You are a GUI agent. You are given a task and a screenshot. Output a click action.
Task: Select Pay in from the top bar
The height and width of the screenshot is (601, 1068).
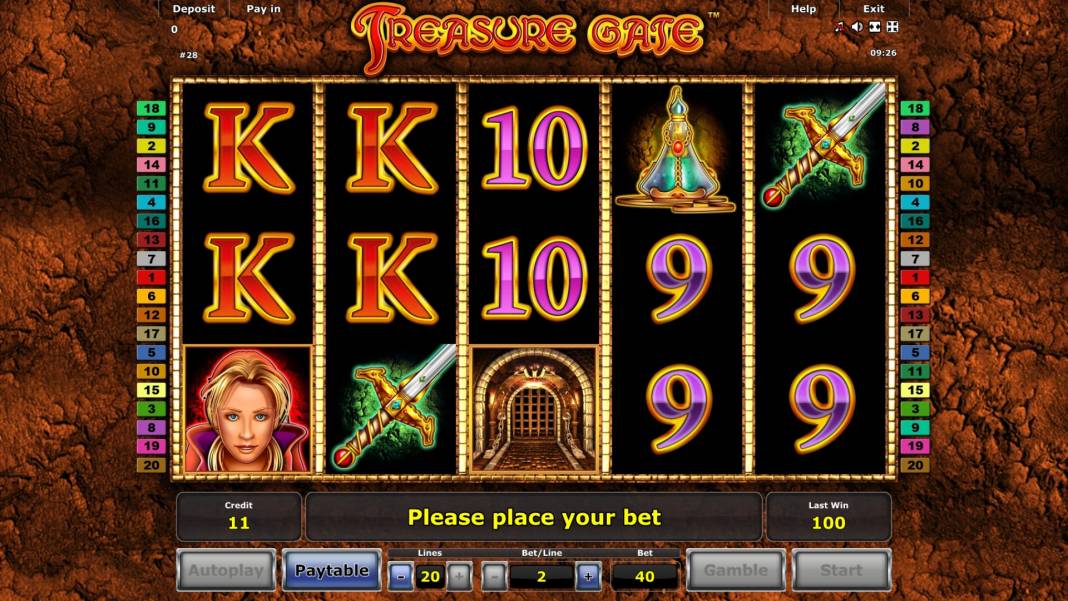(x=263, y=9)
